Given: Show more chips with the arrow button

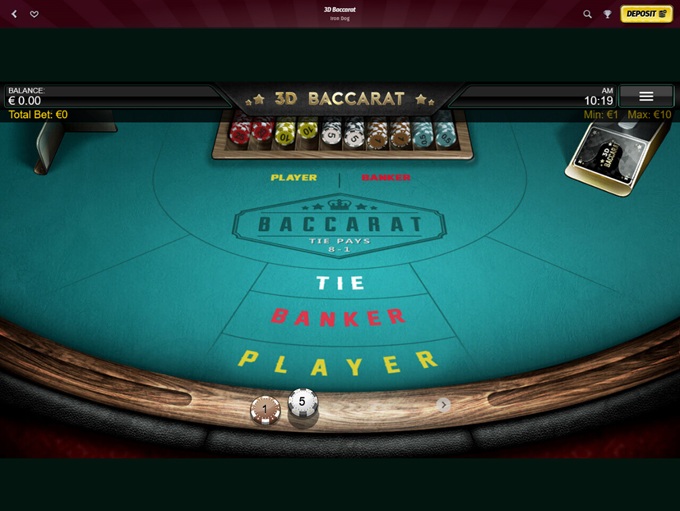Looking at the screenshot, I should pos(444,405).
